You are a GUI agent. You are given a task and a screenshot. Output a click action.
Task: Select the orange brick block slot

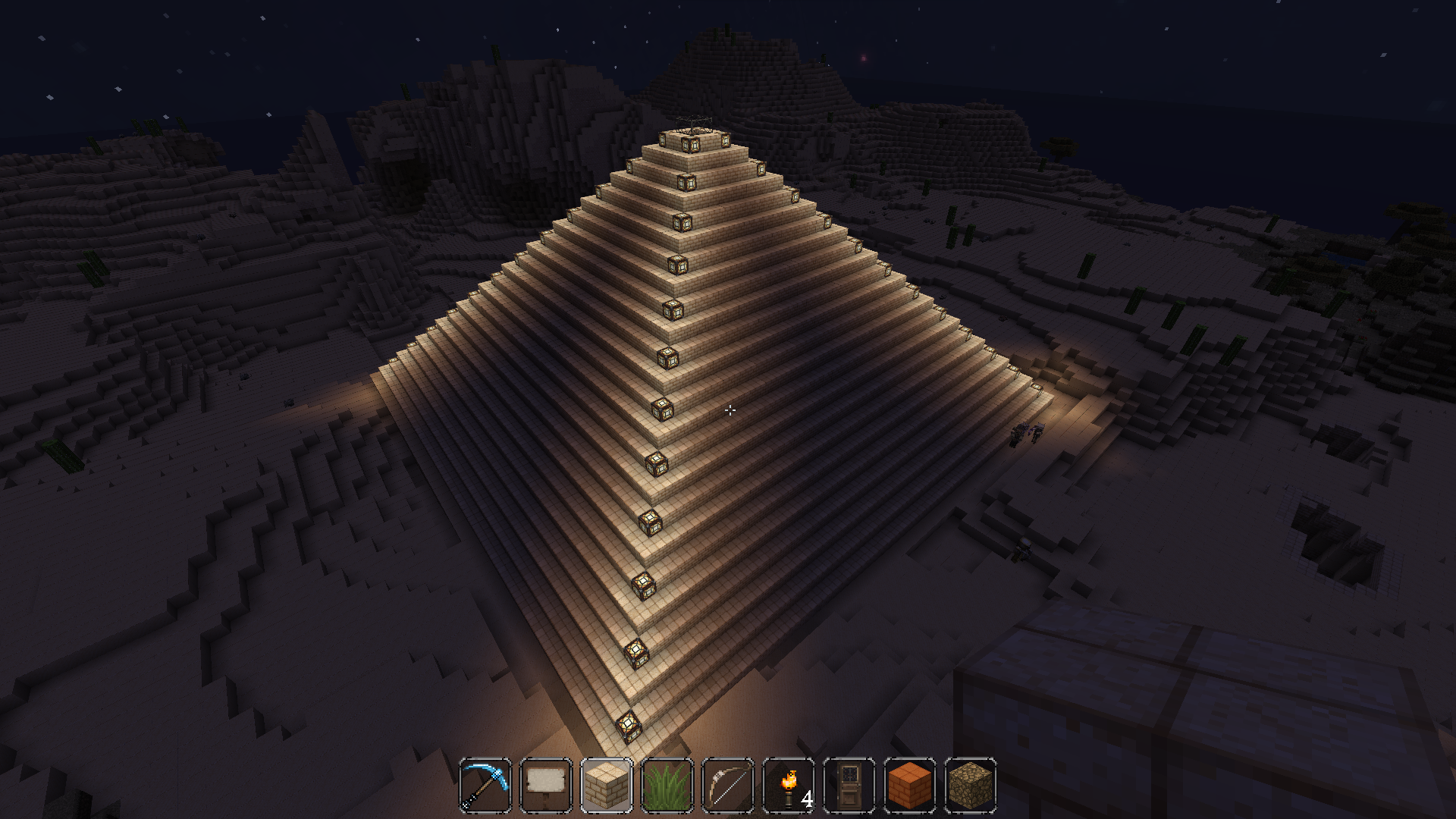pyautogui.click(x=910, y=786)
